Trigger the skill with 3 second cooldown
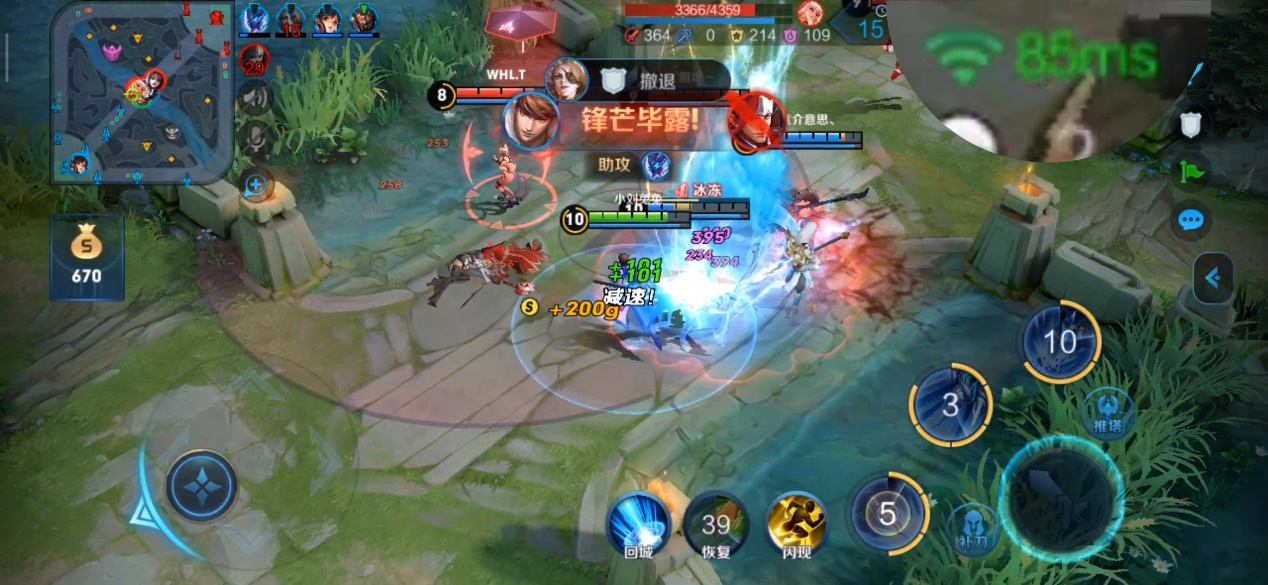Image resolution: width=1268 pixels, height=585 pixels. pos(950,405)
